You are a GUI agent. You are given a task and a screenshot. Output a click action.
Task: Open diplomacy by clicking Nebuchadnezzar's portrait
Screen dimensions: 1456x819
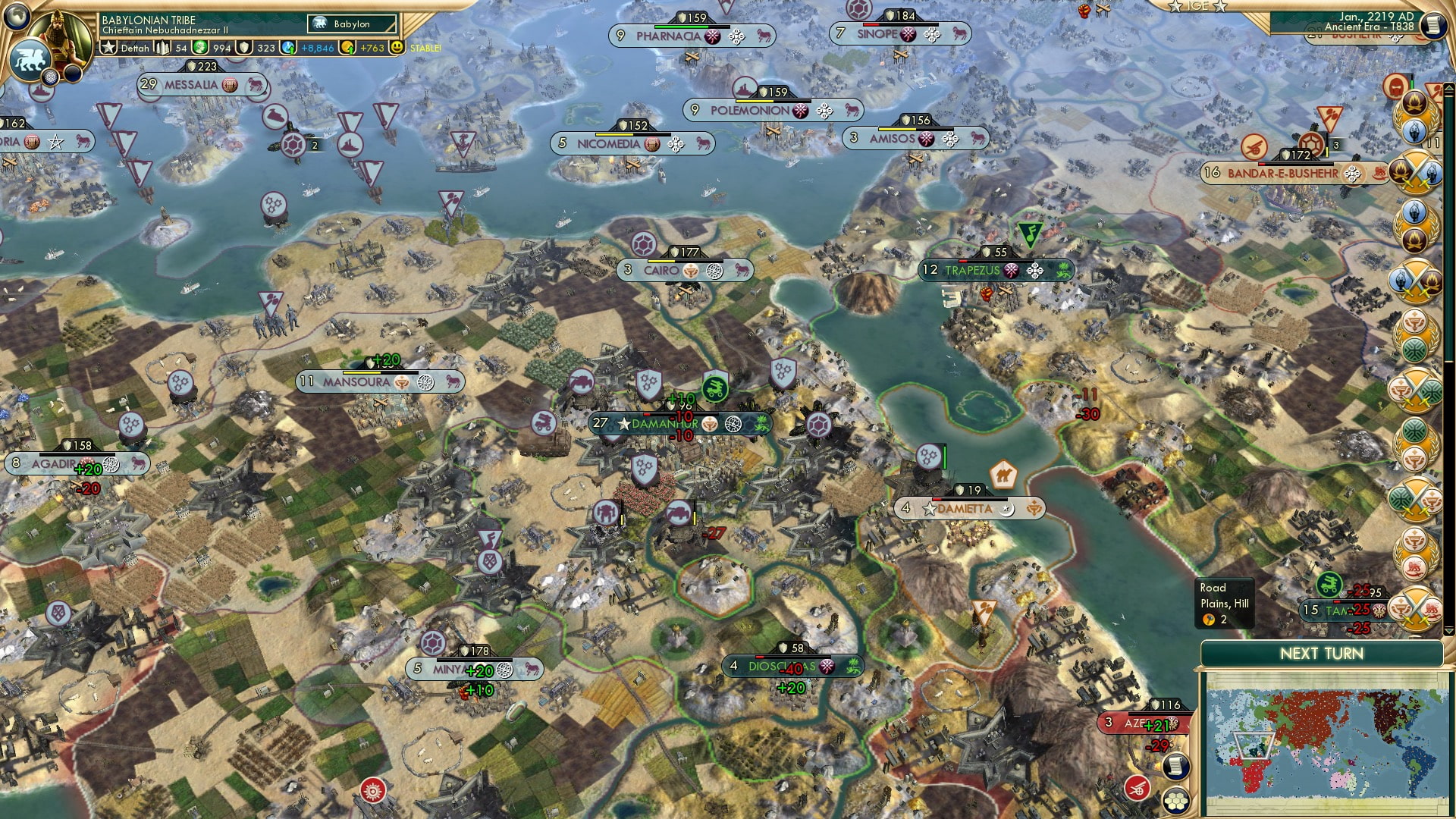click(x=62, y=32)
